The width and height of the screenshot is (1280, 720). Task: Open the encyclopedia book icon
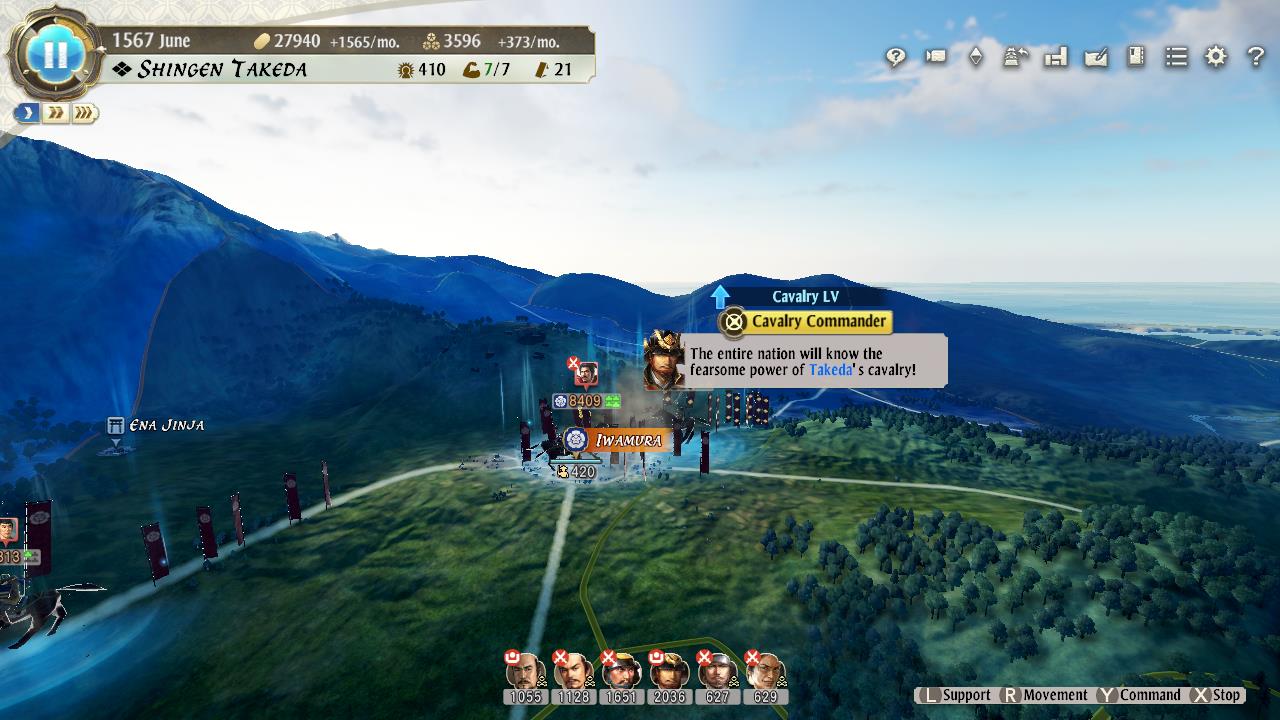1135,57
